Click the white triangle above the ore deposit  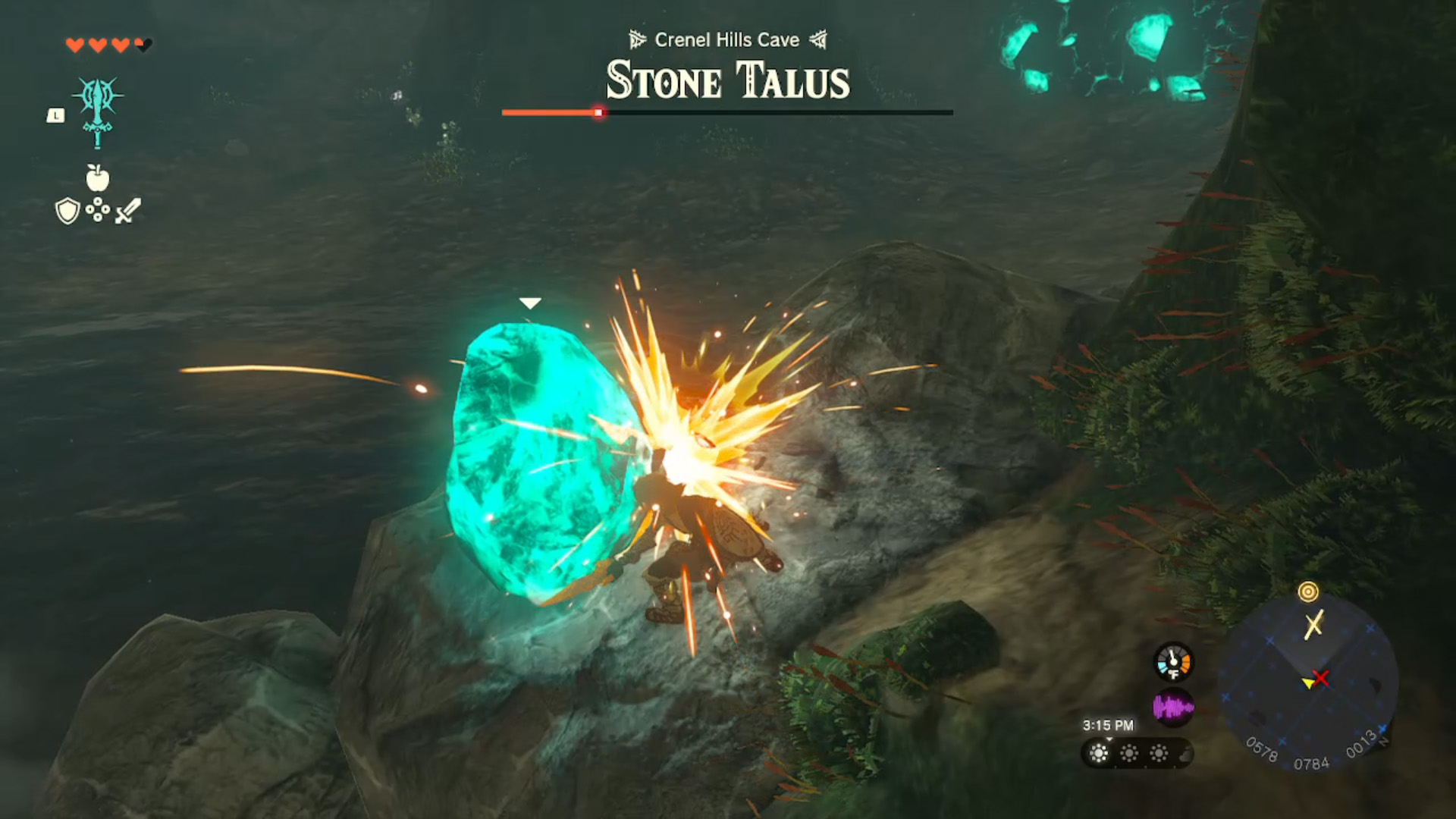[x=531, y=302]
